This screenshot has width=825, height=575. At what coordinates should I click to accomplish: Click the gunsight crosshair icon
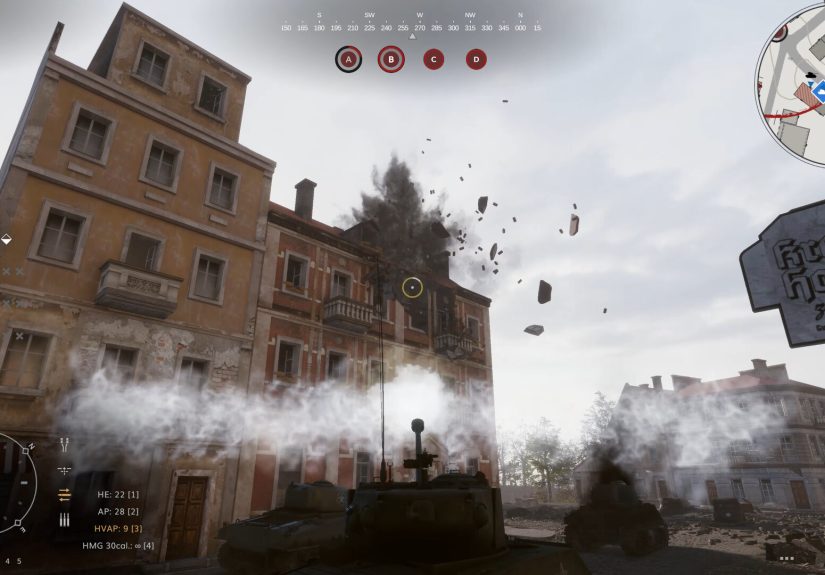(x=65, y=469)
